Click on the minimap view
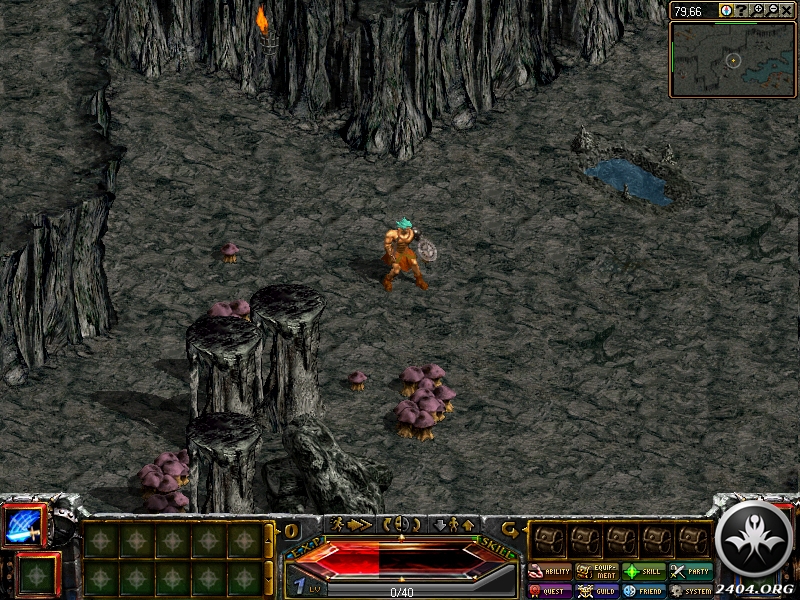Image resolution: width=800 pixels, height=600 pixels. 732,60
